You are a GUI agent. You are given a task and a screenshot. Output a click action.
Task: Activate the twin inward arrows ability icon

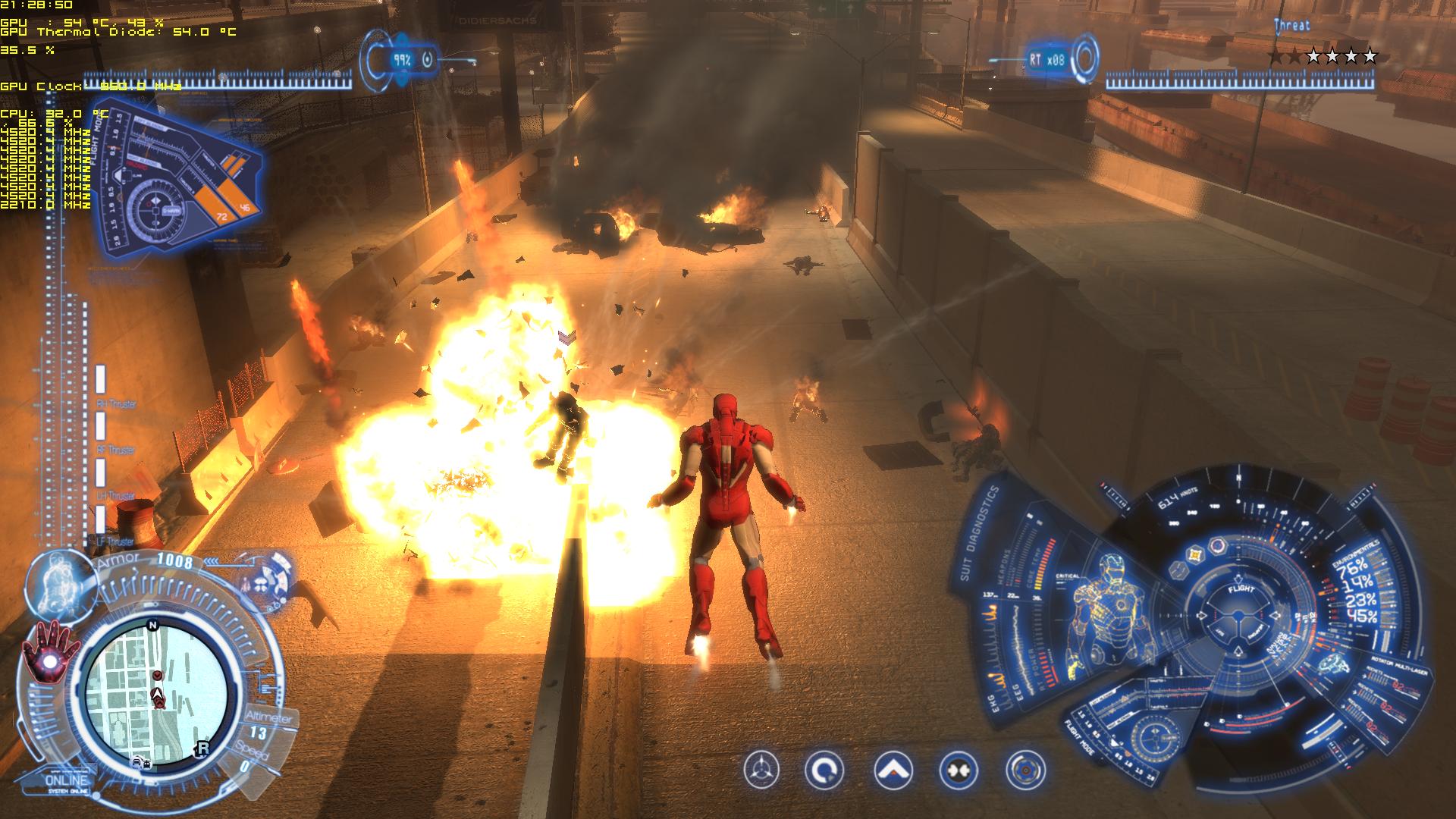[959, 770]
